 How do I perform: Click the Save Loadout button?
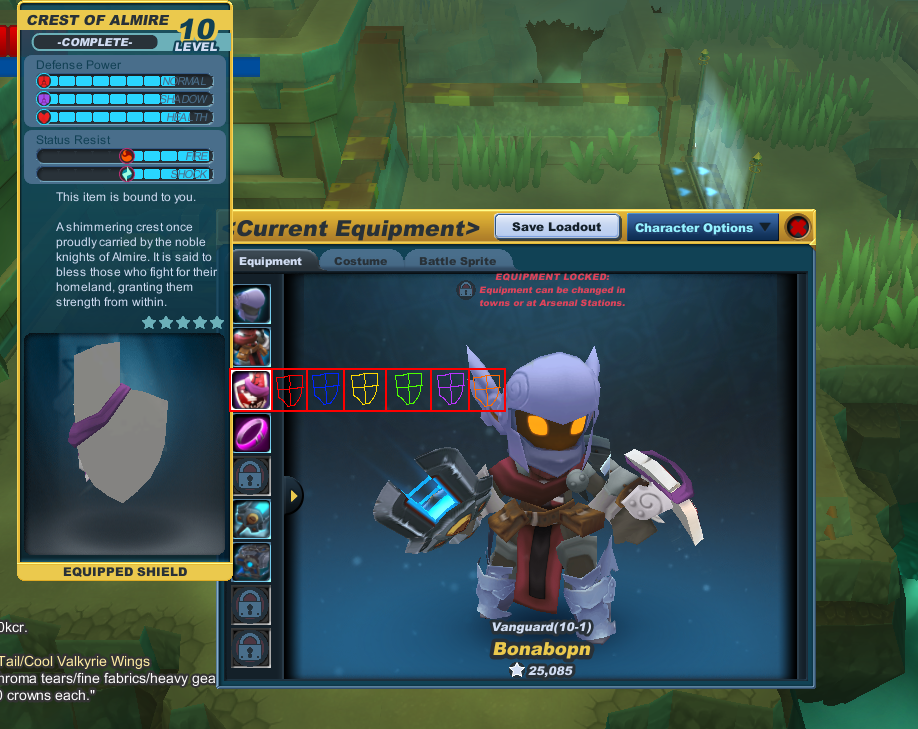[557, 227]
